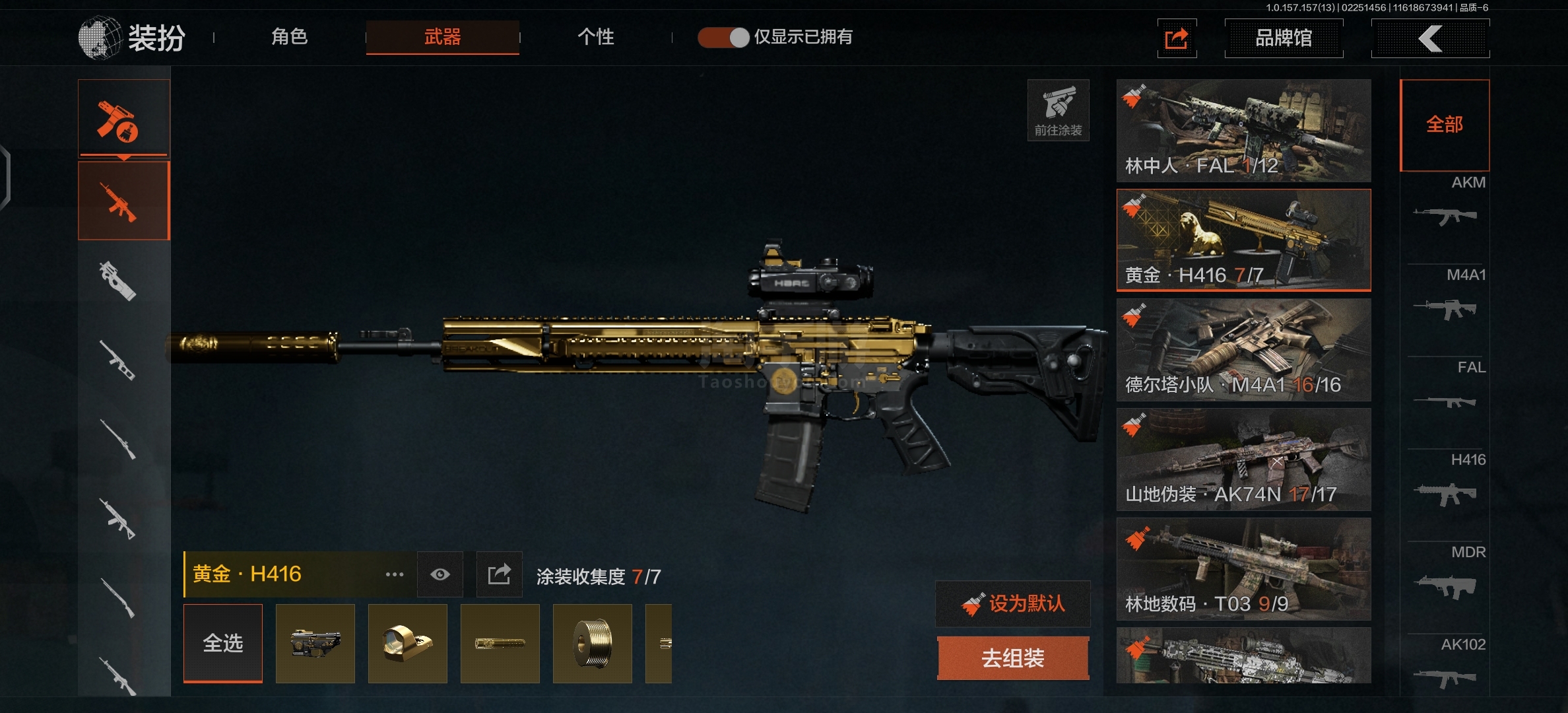This screenshot has width=1568, height=713.
Task: Toggle the eye preview icon
Action: point(440,574)
